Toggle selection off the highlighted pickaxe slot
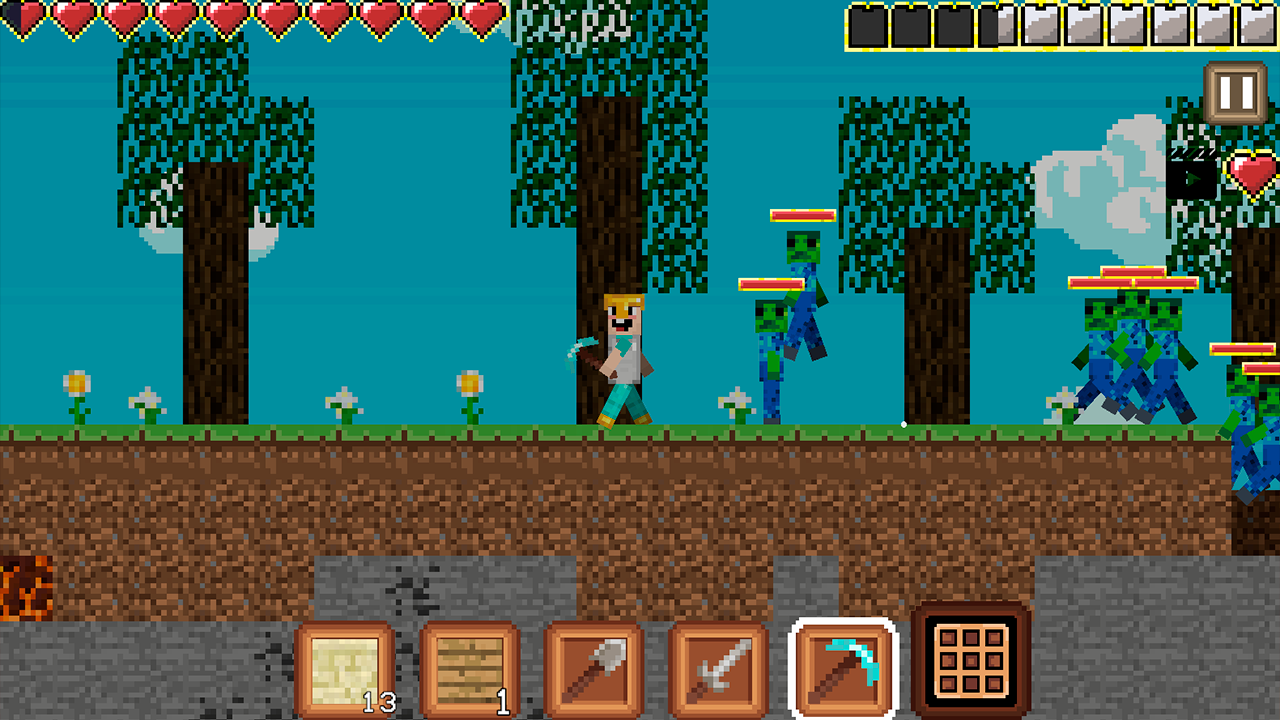This screenshot has width=1280, height=720. click(841, 663)
